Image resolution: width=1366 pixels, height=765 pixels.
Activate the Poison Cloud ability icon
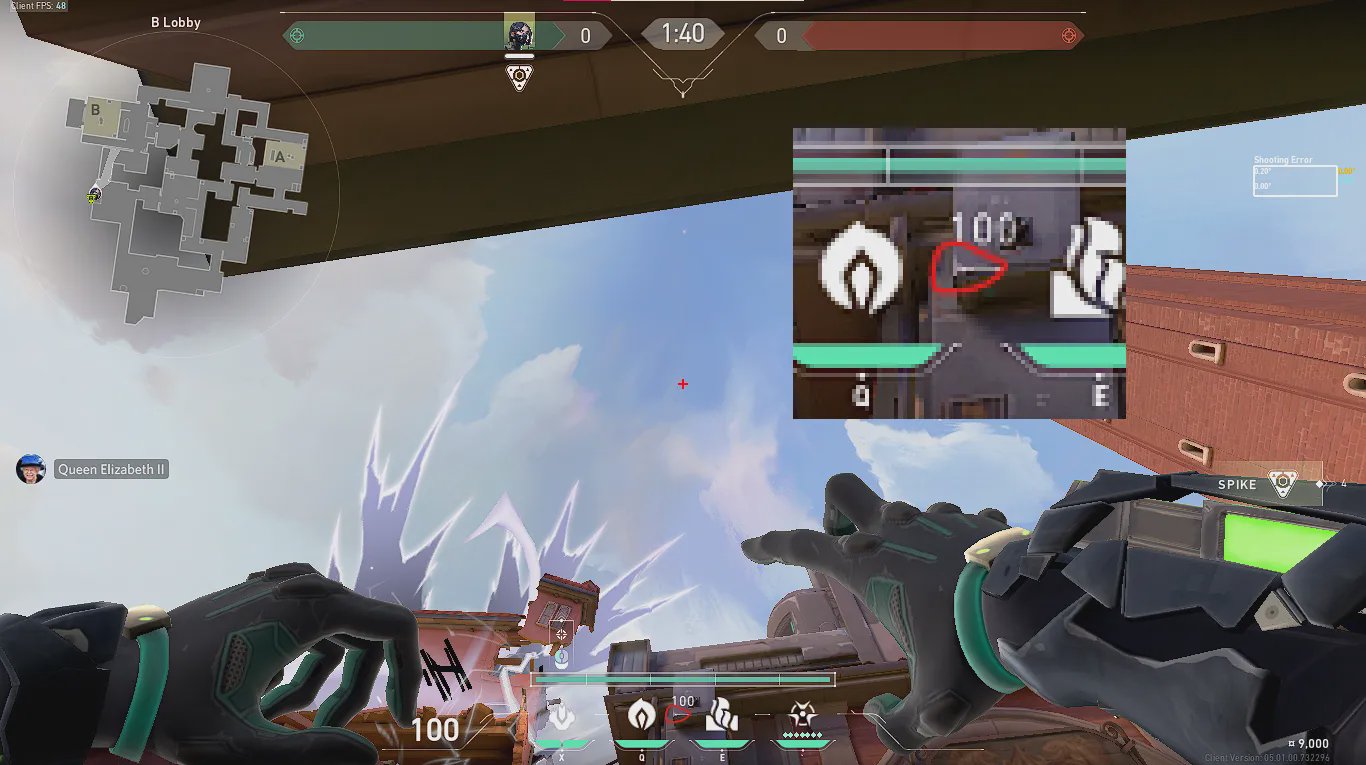pyautogui.click(x=641, y=715)
